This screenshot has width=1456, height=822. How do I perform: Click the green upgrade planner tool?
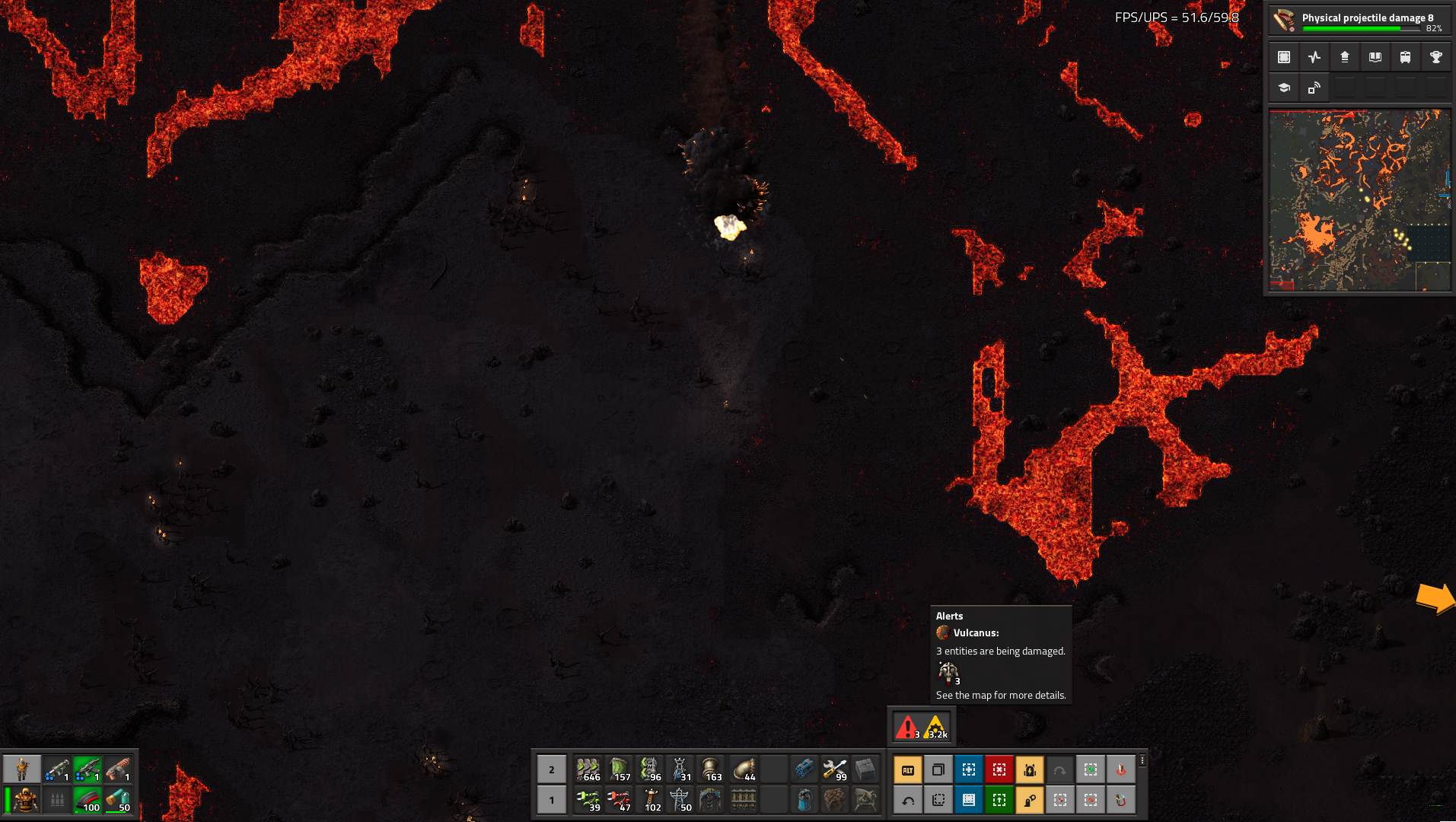click(x=999, y=800)
